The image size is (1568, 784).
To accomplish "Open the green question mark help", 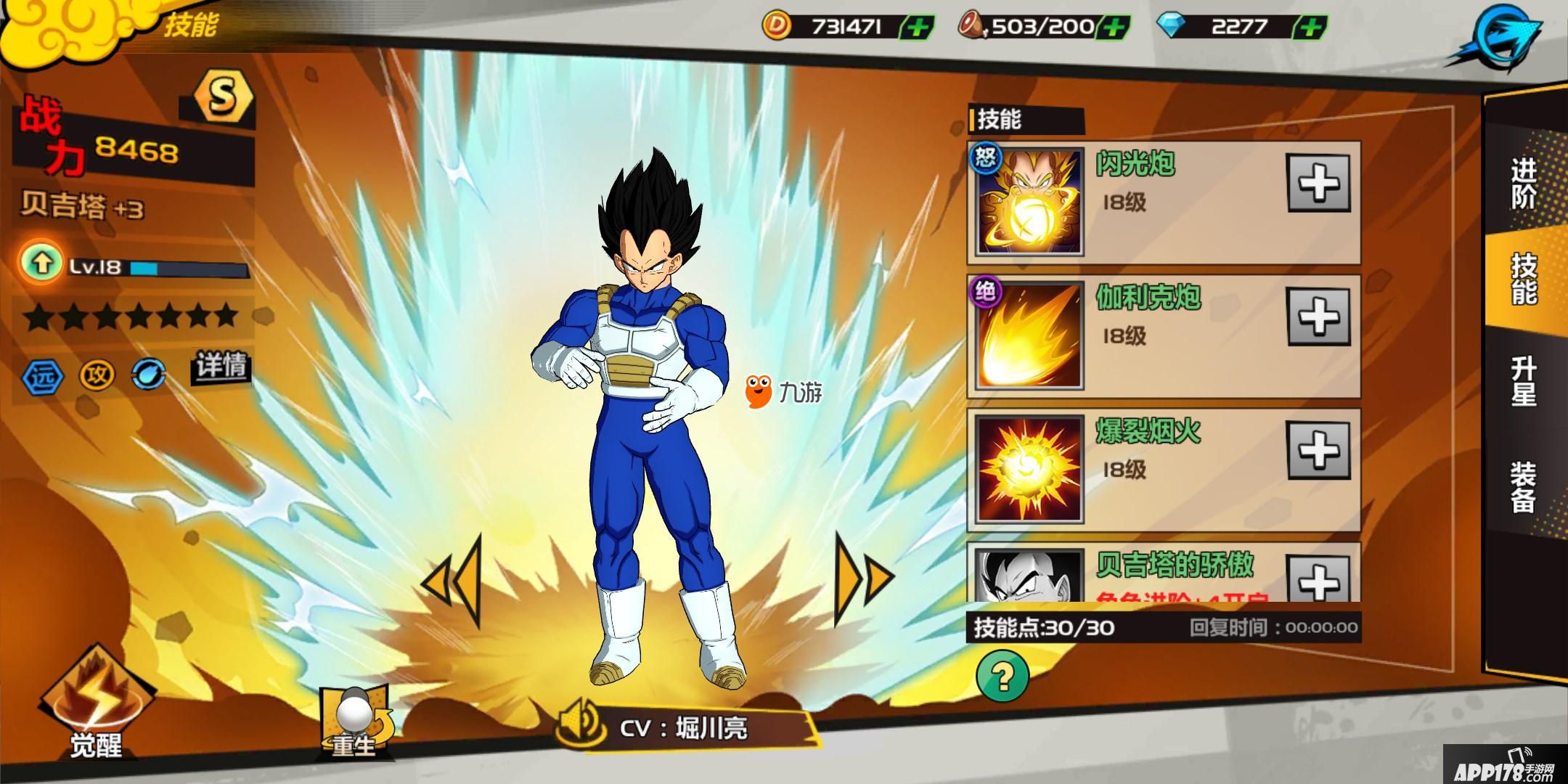I will coord(1003,676).
